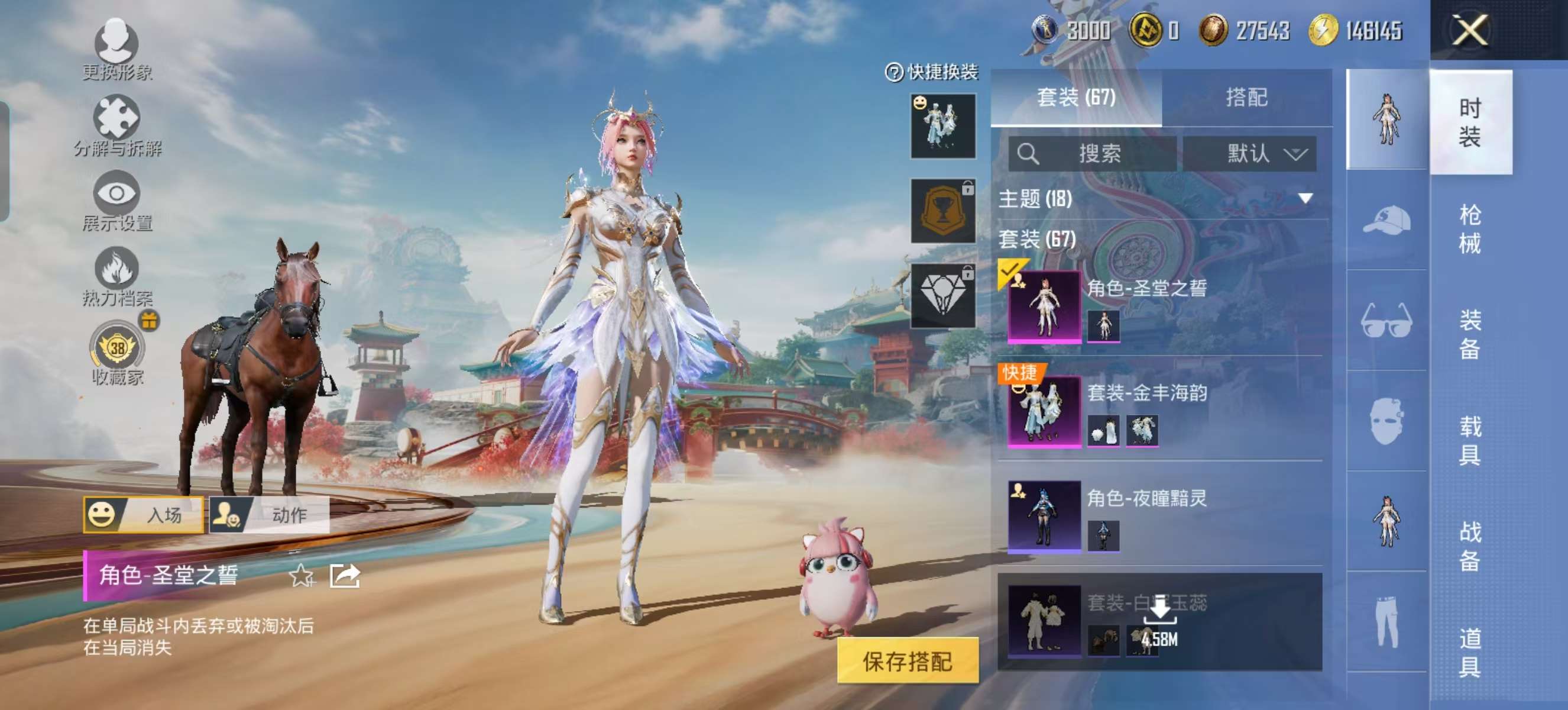Switch to the 载具 vehicles category
This screenshot has width=1568, height=710.
coord(1469,440)
